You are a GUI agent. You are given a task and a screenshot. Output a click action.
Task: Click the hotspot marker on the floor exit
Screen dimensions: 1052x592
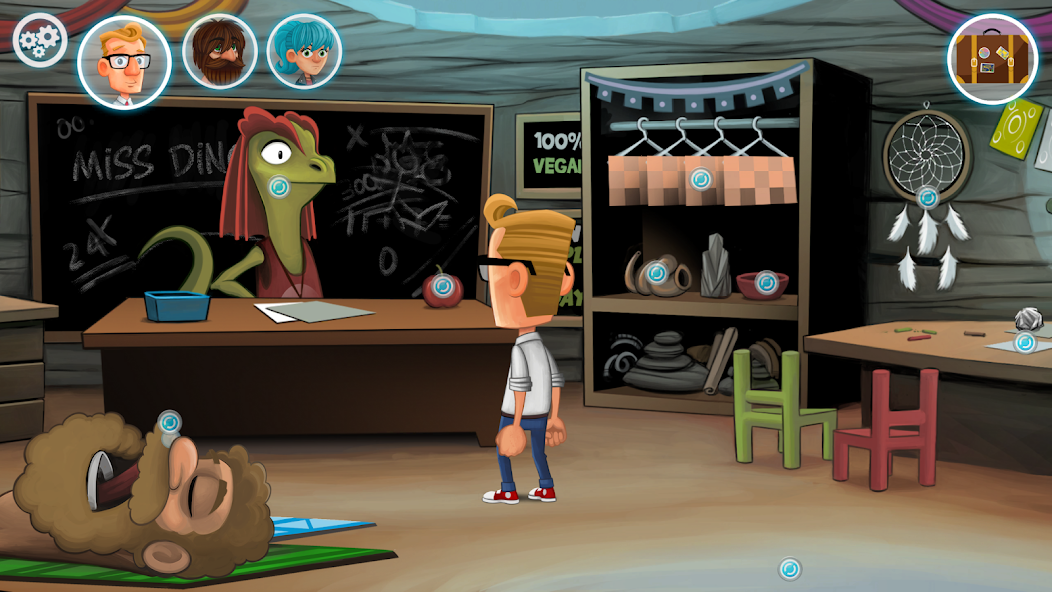[790, 569]
